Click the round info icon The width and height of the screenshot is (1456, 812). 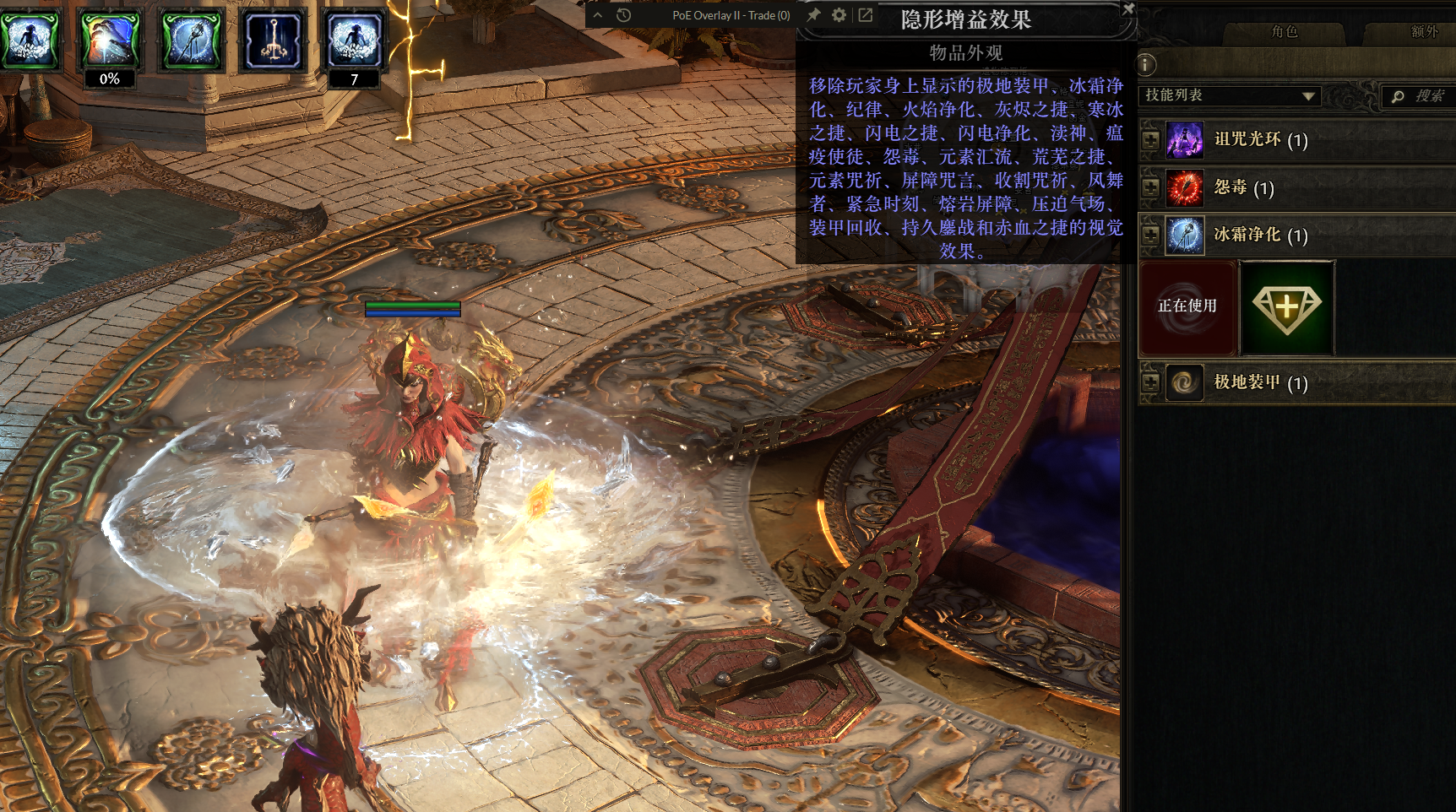[1146, 64]
